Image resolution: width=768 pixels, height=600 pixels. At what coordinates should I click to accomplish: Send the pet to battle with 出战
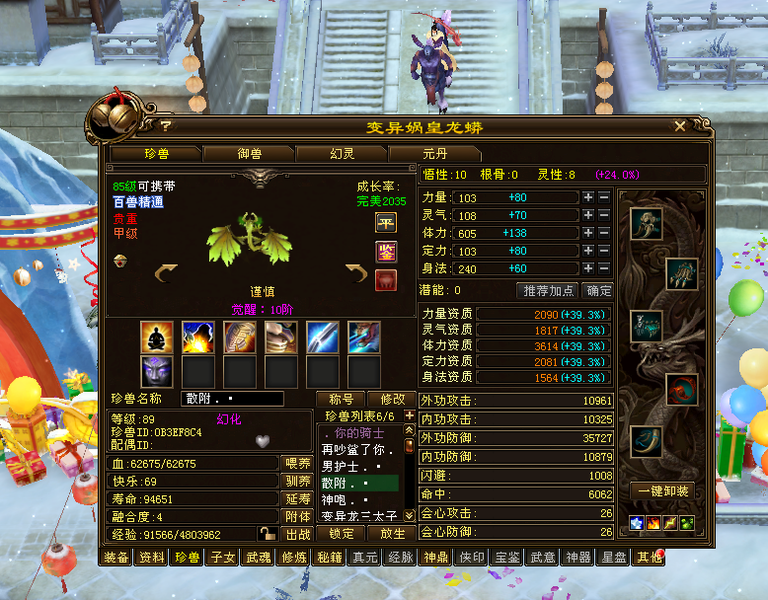click(x=297, y=535)
